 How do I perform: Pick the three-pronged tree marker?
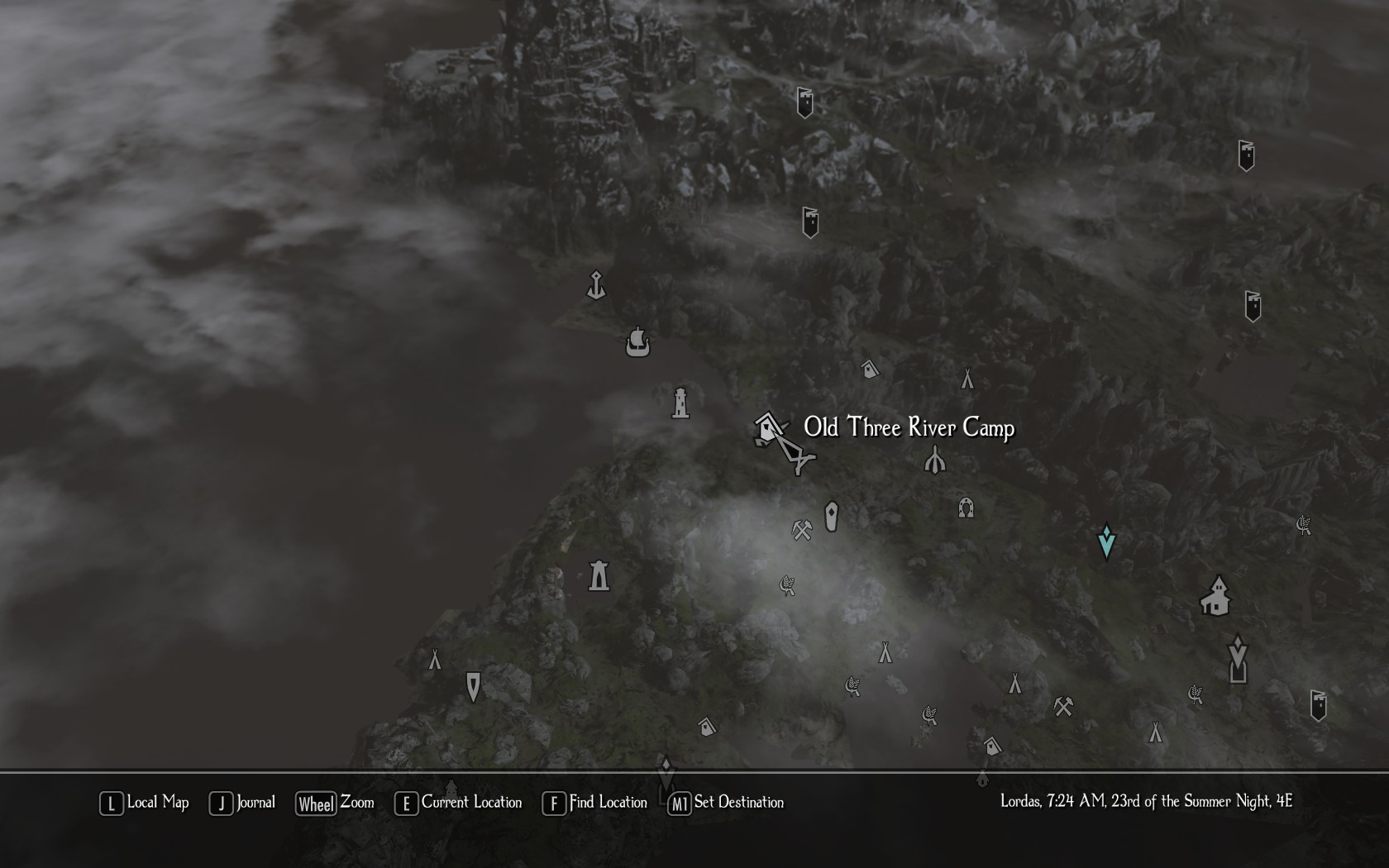[934, 460]
